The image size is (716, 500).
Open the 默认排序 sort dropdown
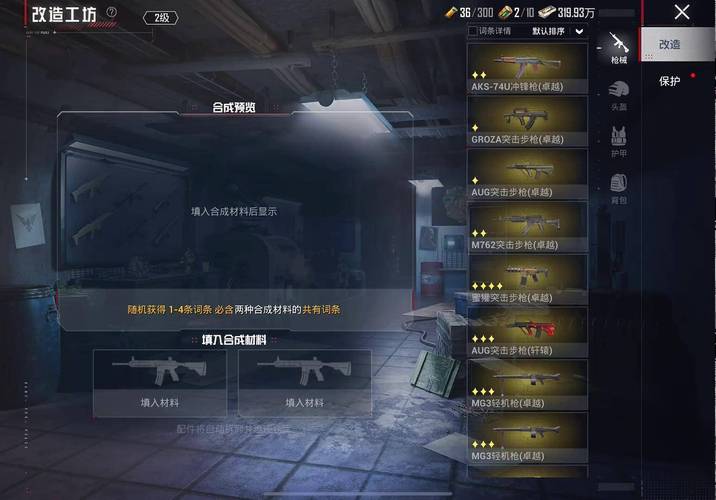coord(558,31)
